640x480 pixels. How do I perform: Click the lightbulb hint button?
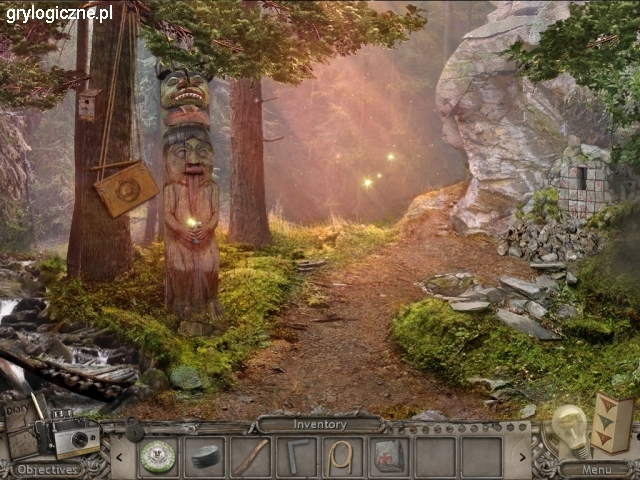click(x=570, y=427)
